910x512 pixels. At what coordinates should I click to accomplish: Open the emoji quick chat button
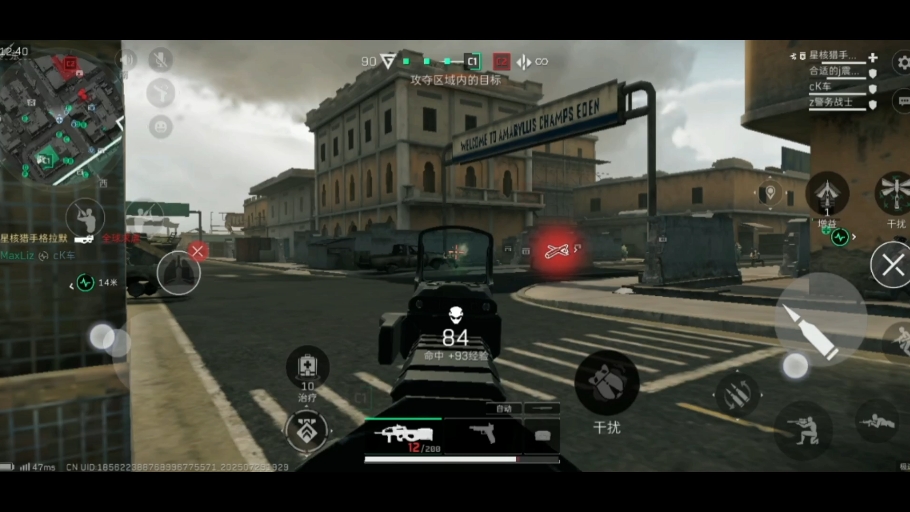click(160, 126)
